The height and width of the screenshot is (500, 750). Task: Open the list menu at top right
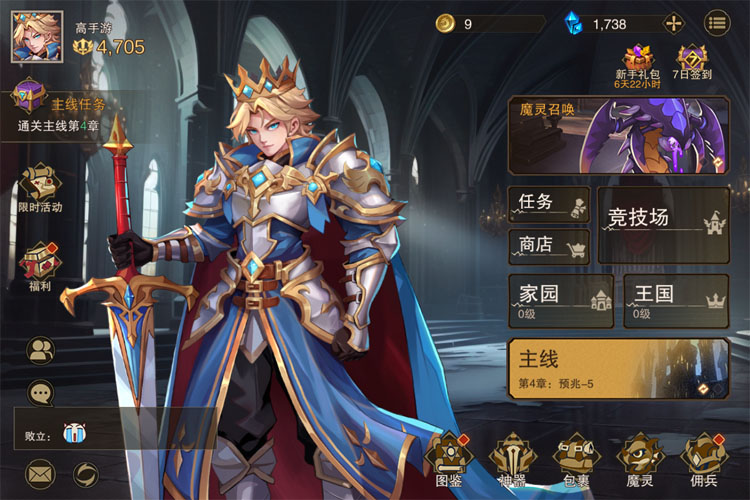717,23
